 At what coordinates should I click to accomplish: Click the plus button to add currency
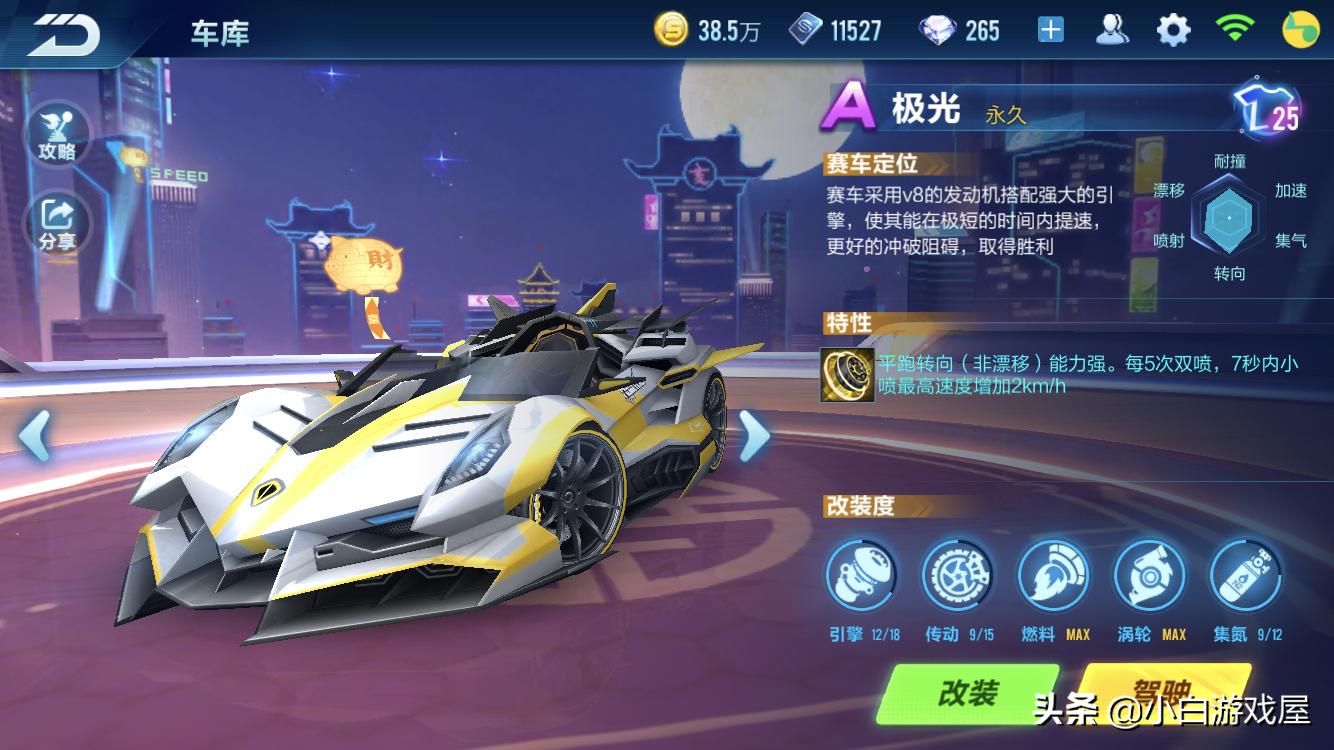pos(1051,29)
